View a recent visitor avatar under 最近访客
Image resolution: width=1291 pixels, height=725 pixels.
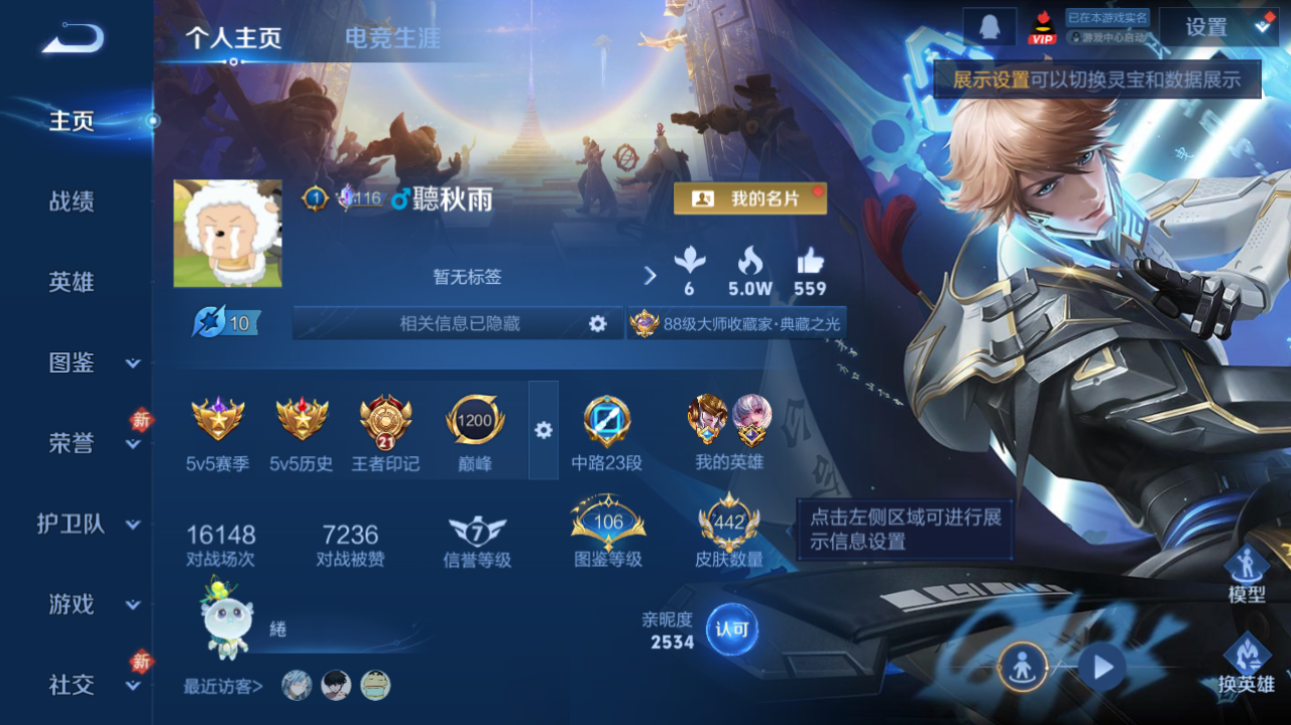pyautogui.click(x=298, y=687)
